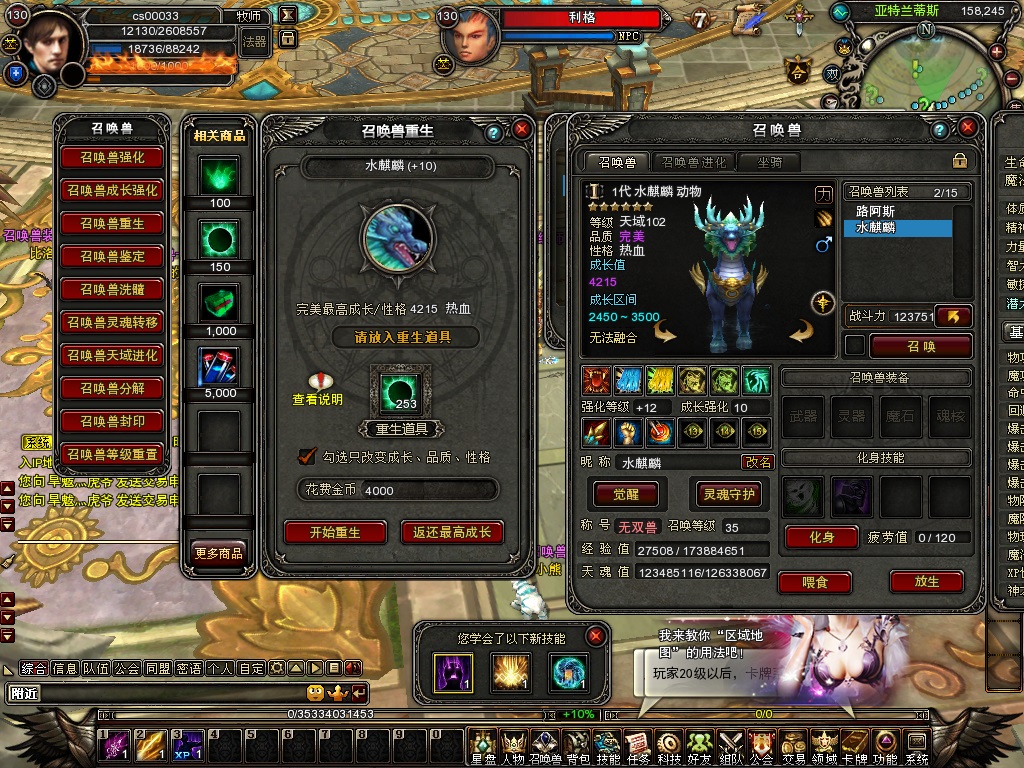Screen dimensions: 1024x768
Task: Switch to the 召唤兽进化 tab
Action: click(694, 161)
